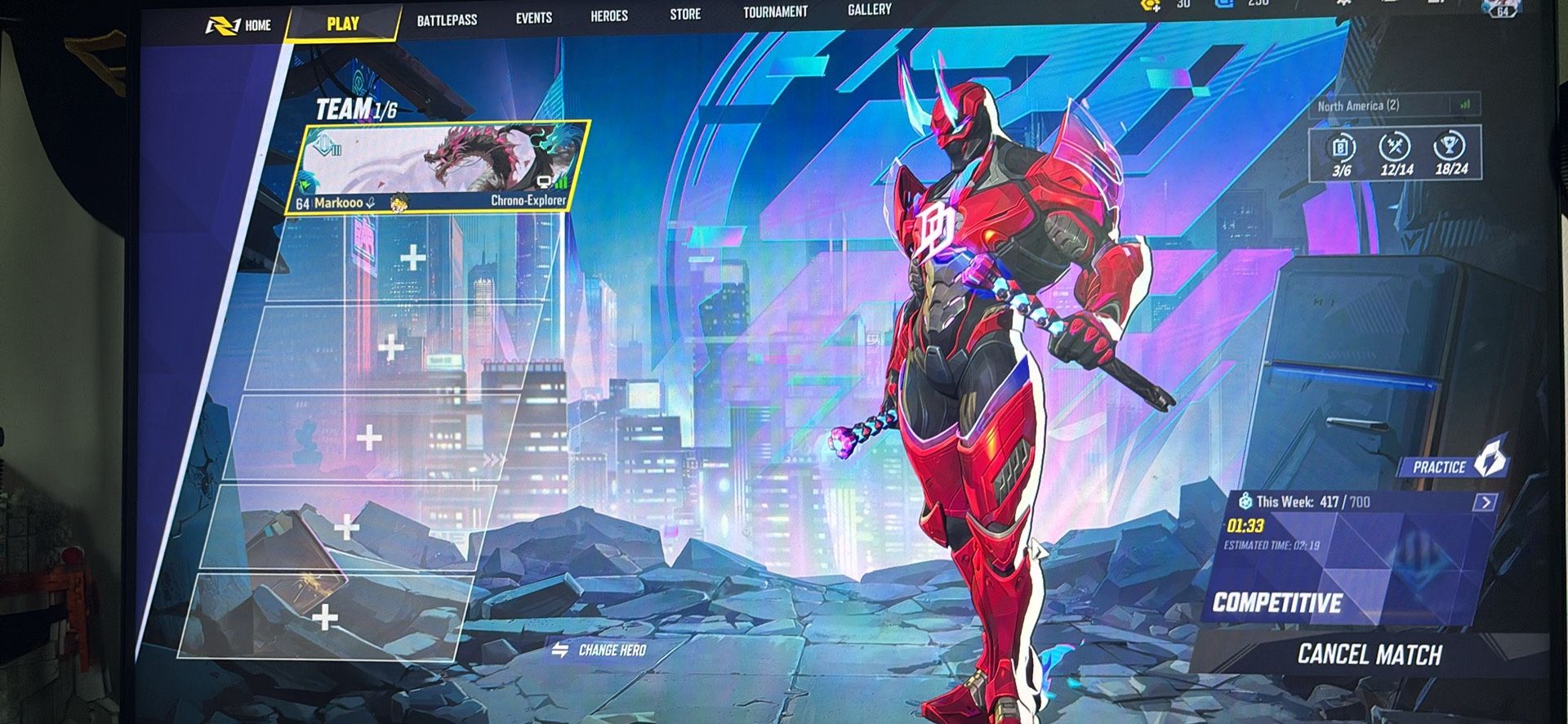Open the Tournament tab
Viewport: 1568px width, 724px height.
[775, 12]
